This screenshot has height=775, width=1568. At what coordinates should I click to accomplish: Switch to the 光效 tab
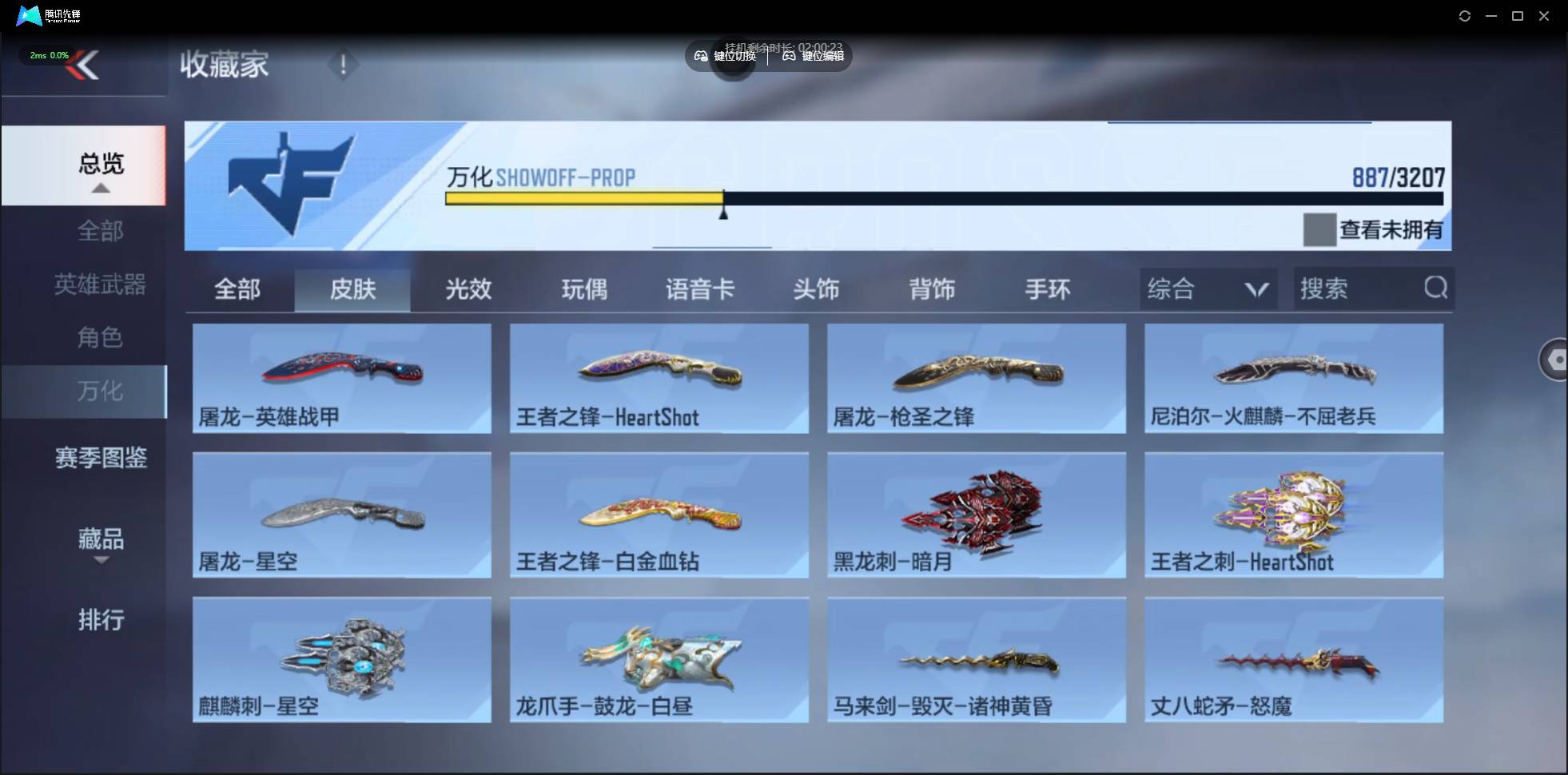[x=468, y=289]
